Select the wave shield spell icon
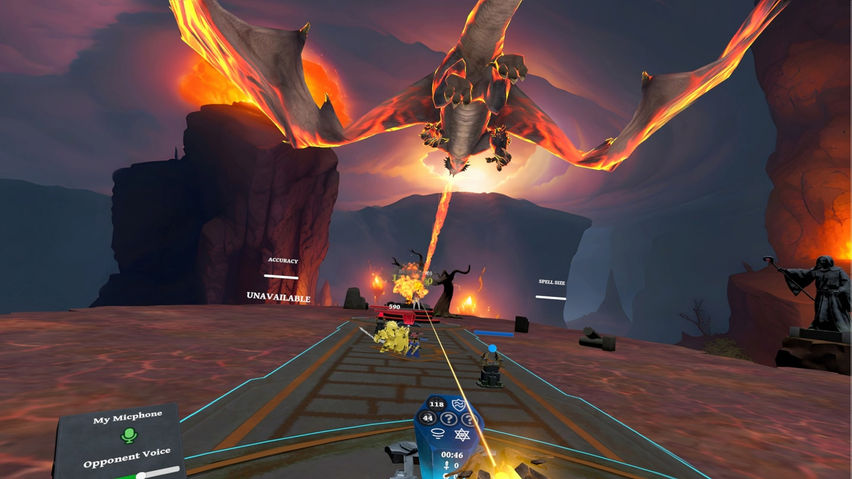852x479 pixels. [460, 405]
